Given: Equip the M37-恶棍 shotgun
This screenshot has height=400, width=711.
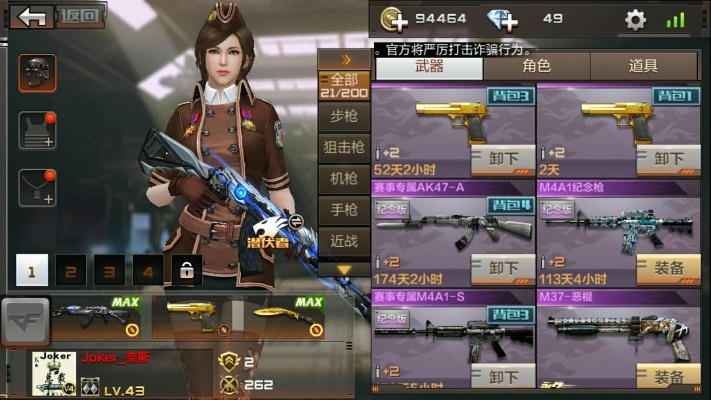Looking at the screenshot, I should pos(668,376).
